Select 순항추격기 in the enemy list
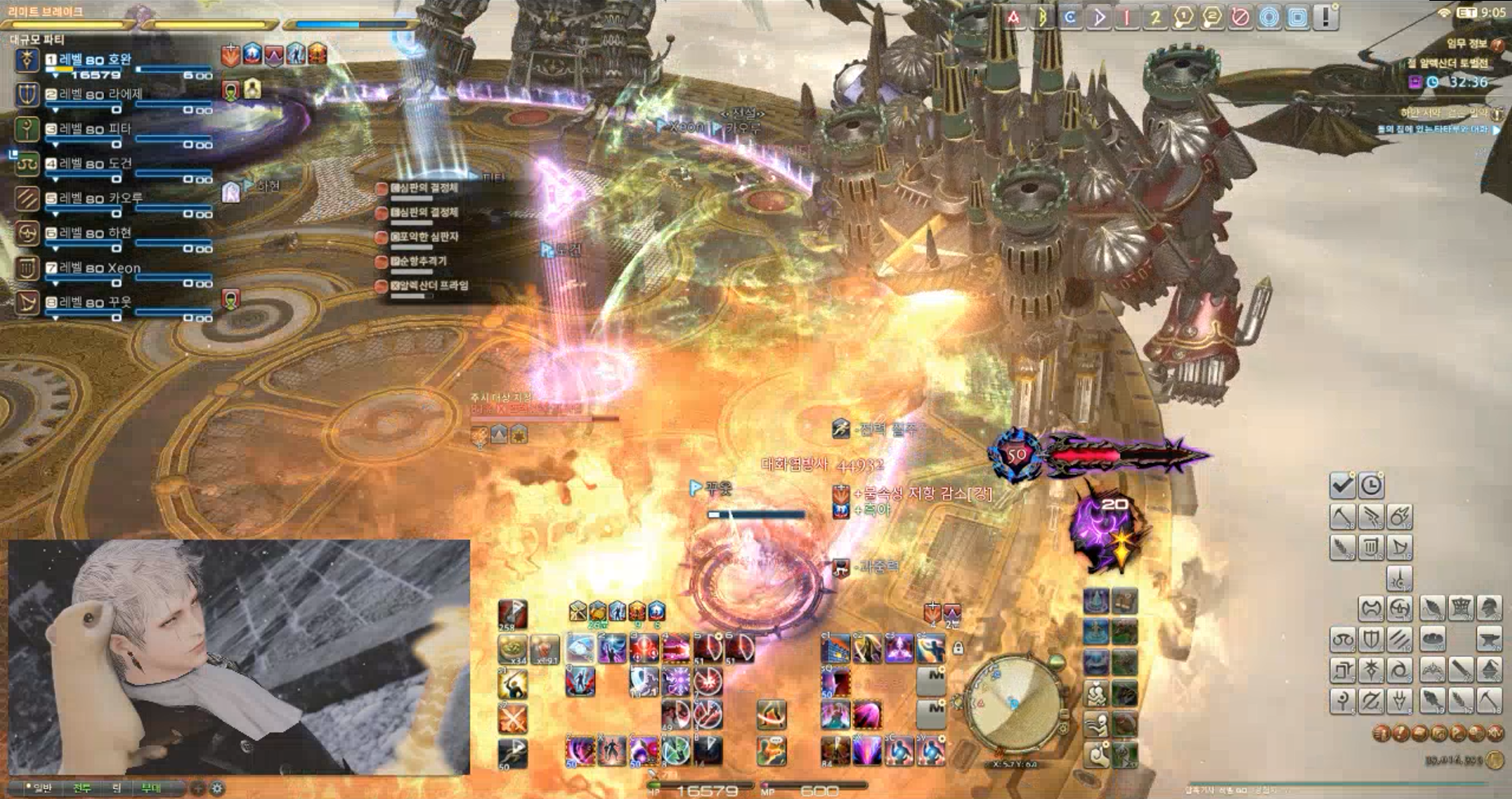The height and width of the screenshot is (799, 1512). 423,261
